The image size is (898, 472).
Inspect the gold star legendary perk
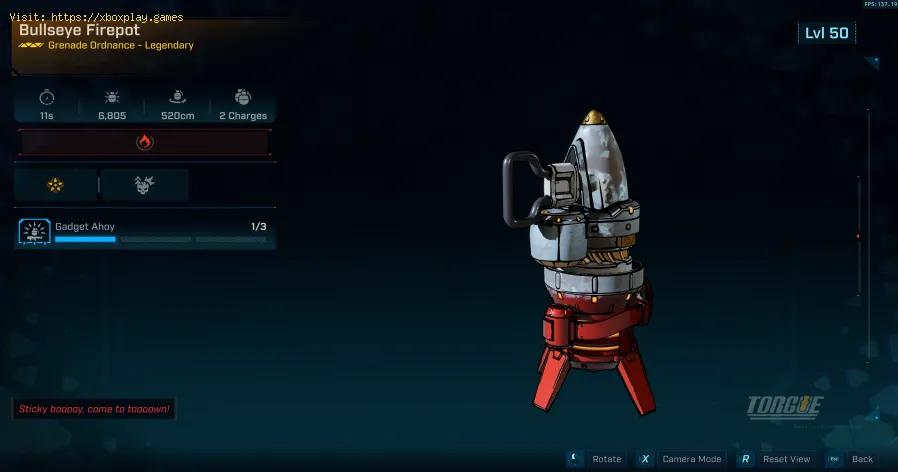pyautogui.click(x=56, y=185)
